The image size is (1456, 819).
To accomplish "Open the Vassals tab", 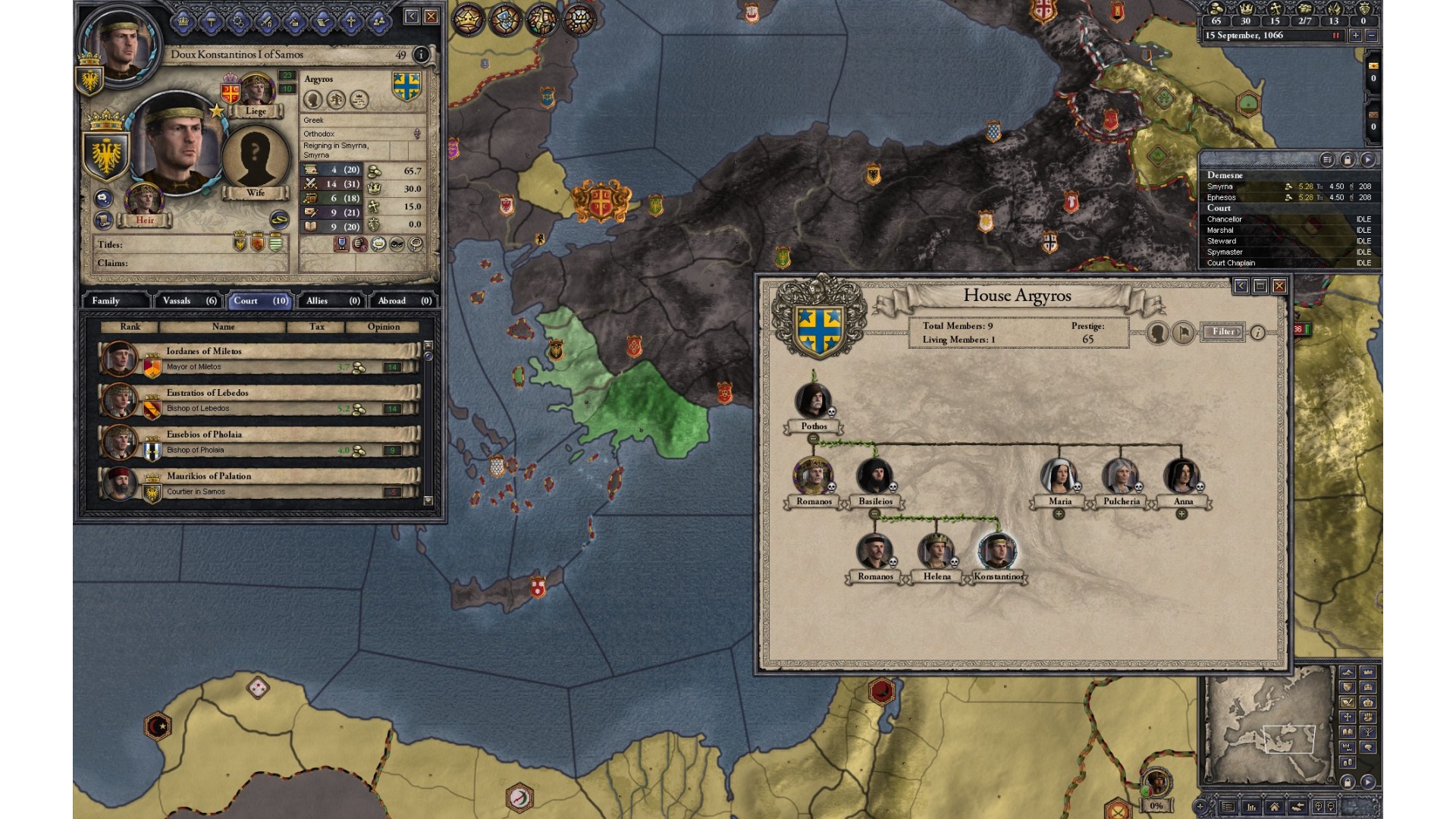I will click(189, 300).
